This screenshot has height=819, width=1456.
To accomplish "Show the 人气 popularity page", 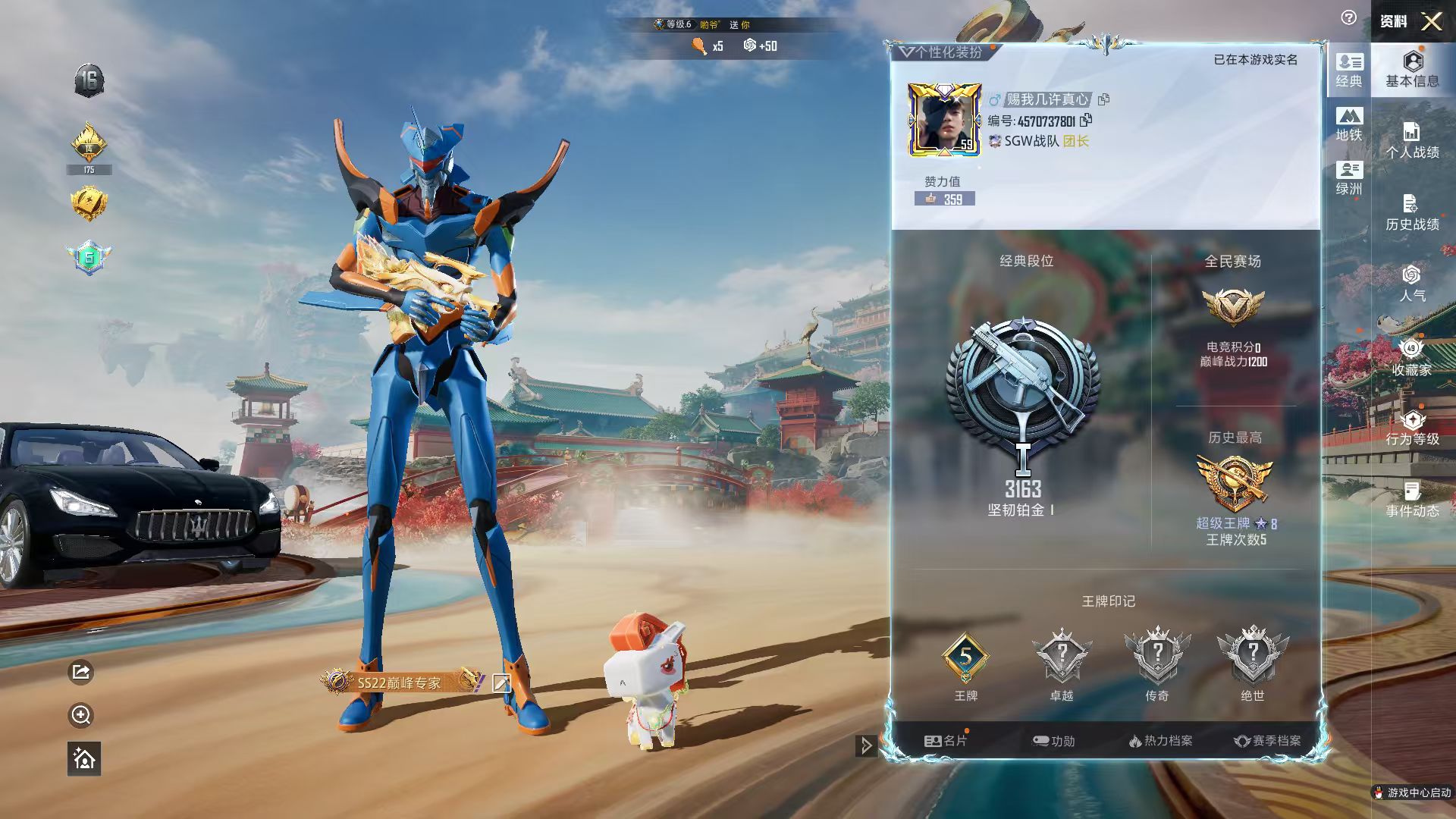I will (x=1412, y=284).
